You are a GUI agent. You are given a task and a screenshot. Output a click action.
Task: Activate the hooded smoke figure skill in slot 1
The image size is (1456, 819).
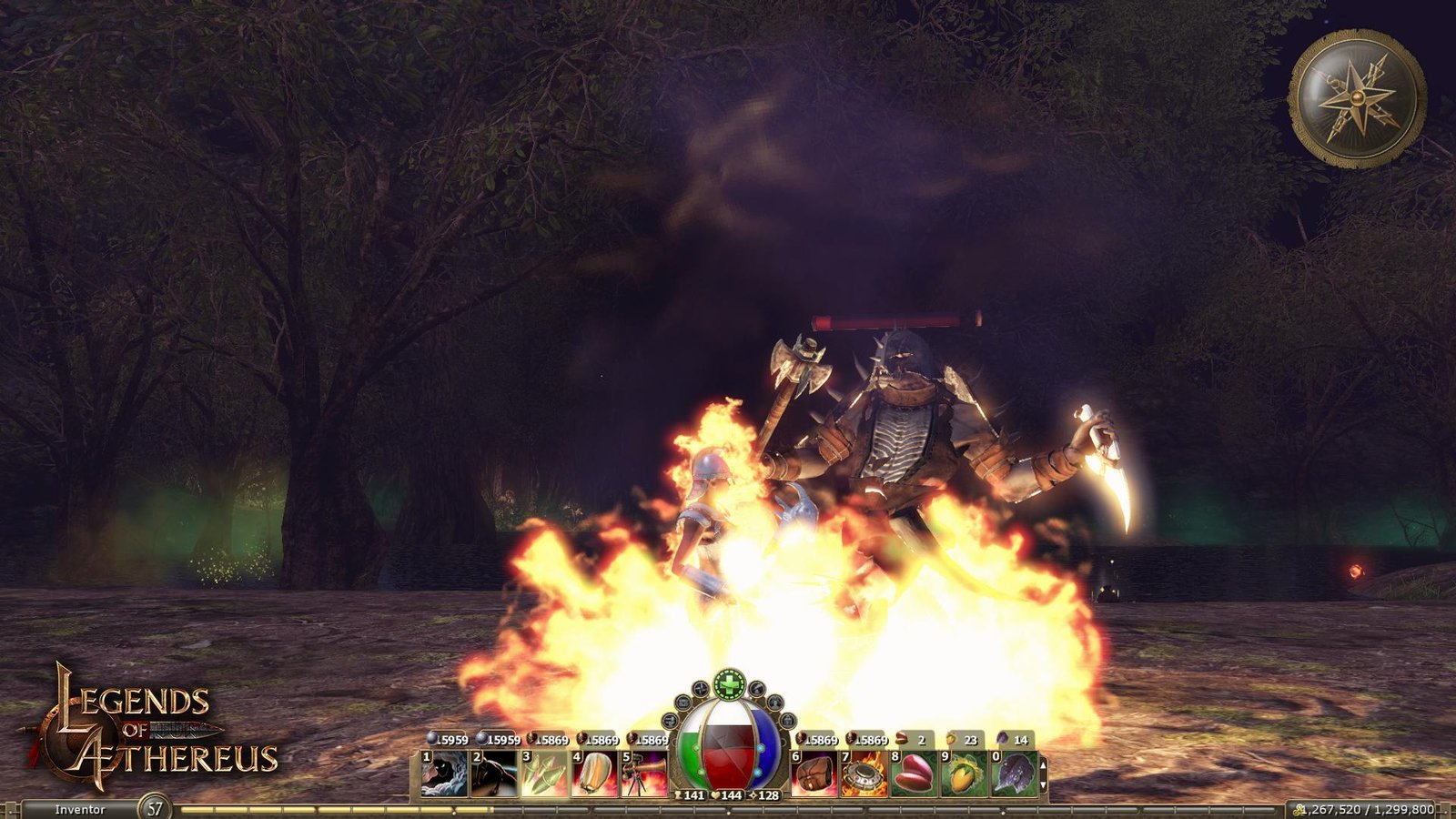tap(444, 774)
